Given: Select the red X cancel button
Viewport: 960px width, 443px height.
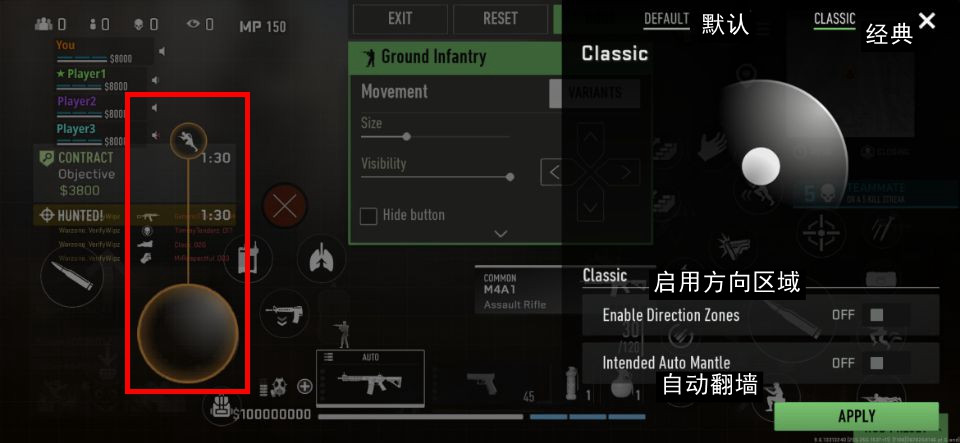Looking at the screenshot, I should [285, 207].
